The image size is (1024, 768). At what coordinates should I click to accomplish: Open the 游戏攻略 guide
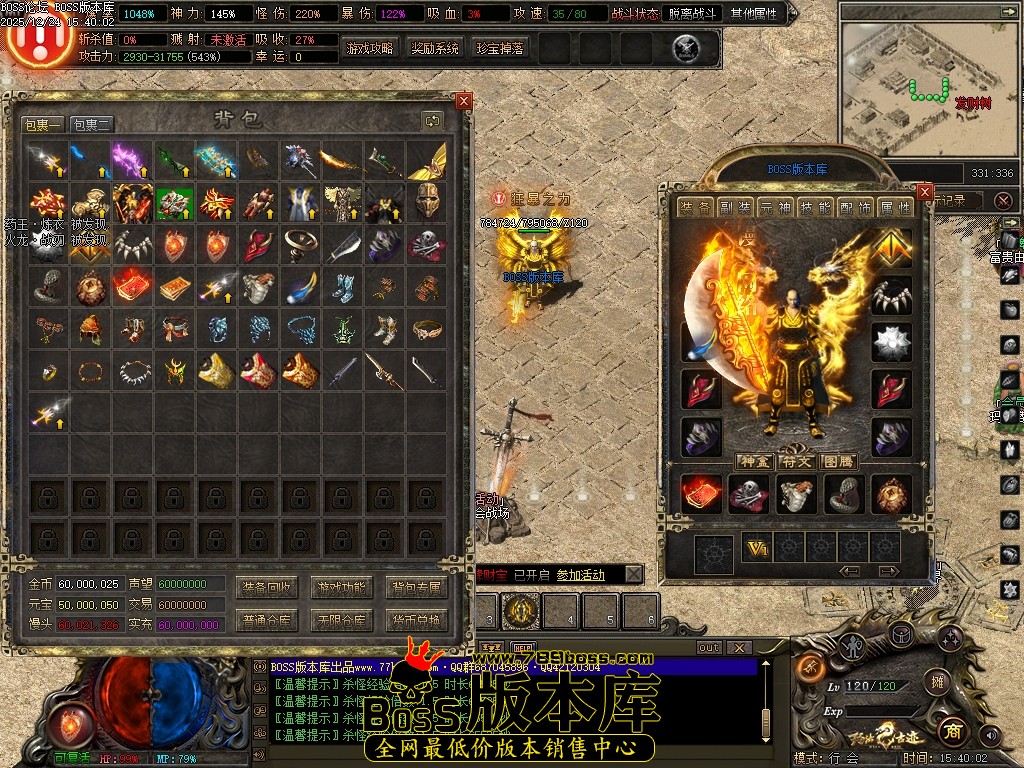click(x=370, y=48)
